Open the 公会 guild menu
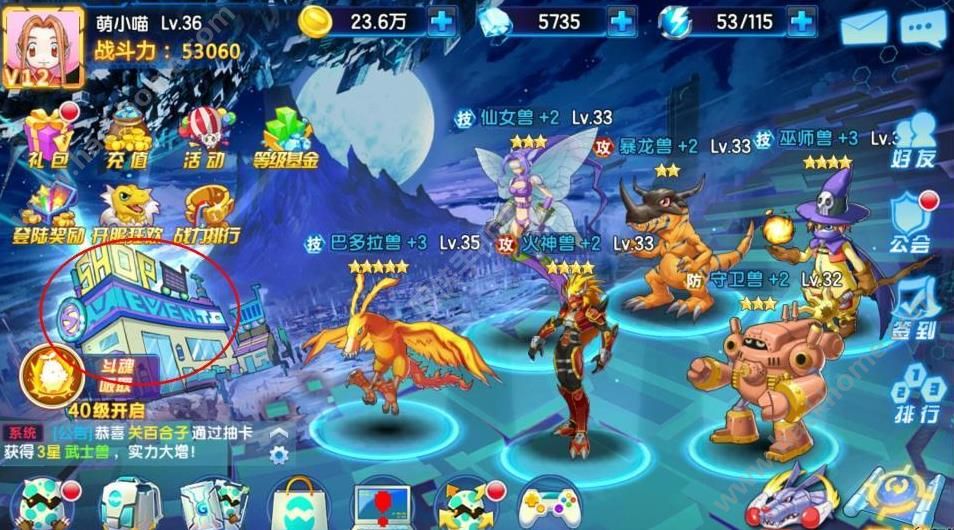 click(912, 222)
